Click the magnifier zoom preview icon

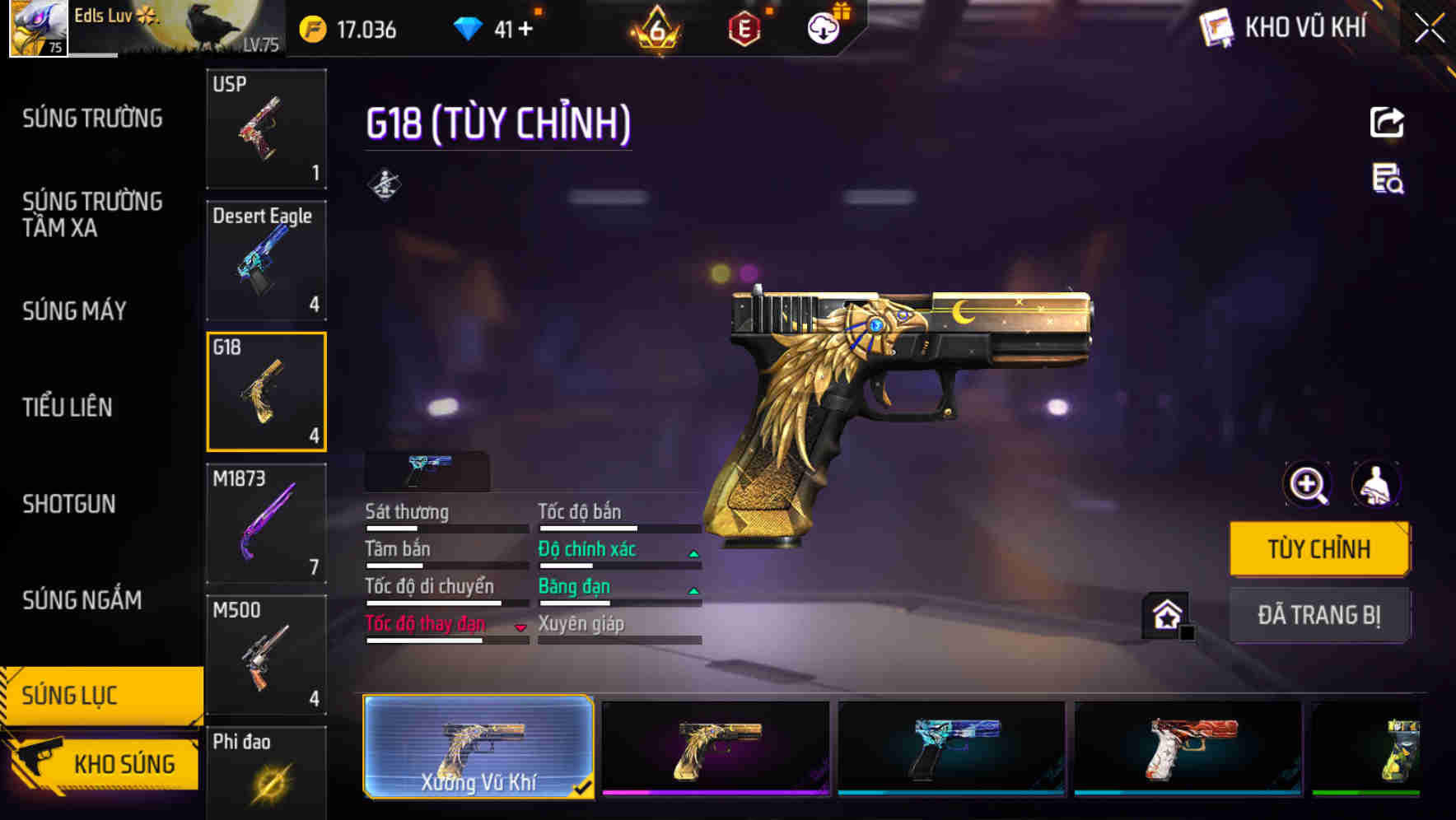[1306, 484]
